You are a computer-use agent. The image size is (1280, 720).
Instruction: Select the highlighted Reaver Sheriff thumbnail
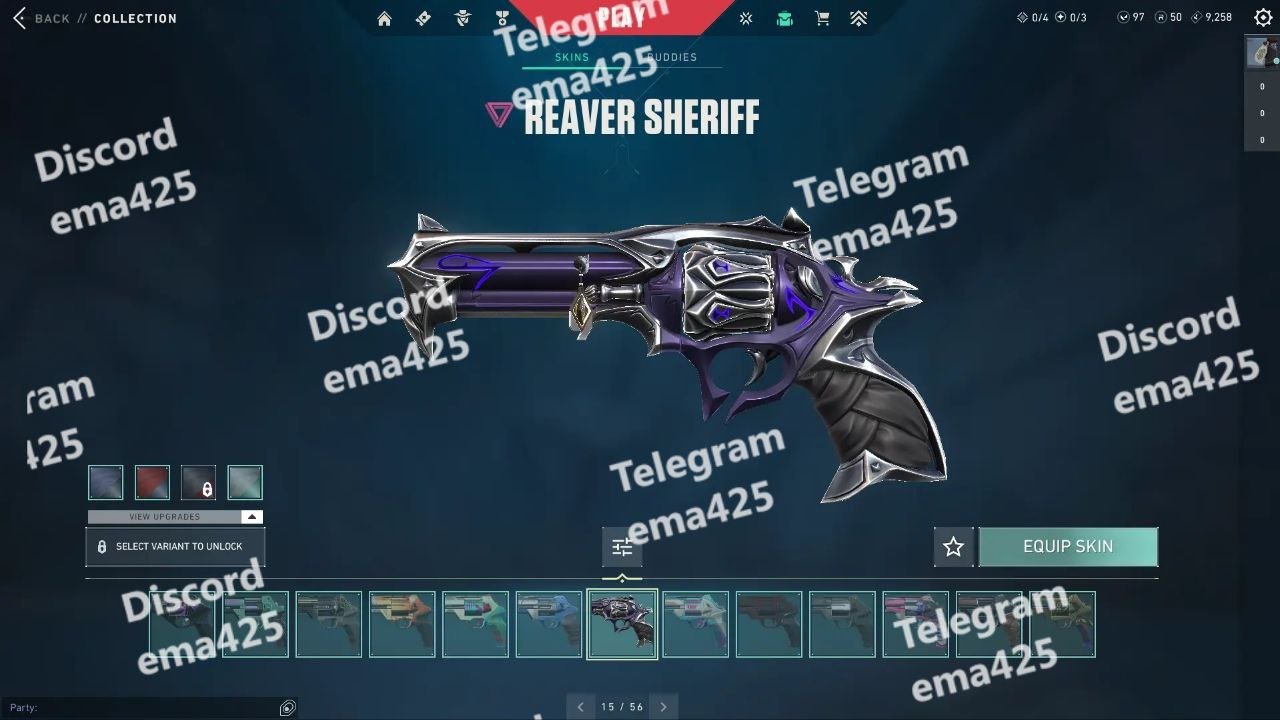[x=622, y=624]
